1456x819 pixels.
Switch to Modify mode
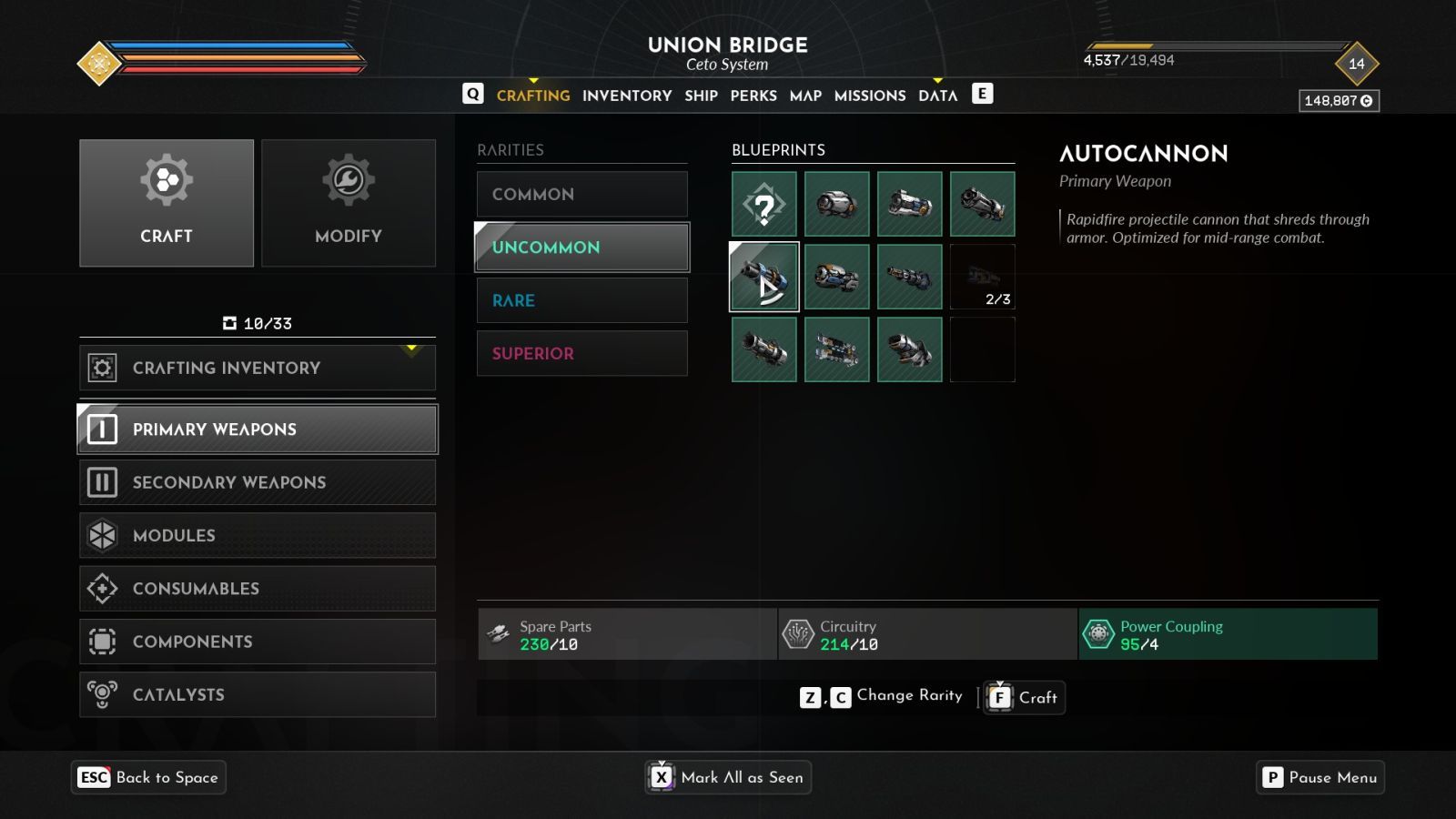click(349, 203)
